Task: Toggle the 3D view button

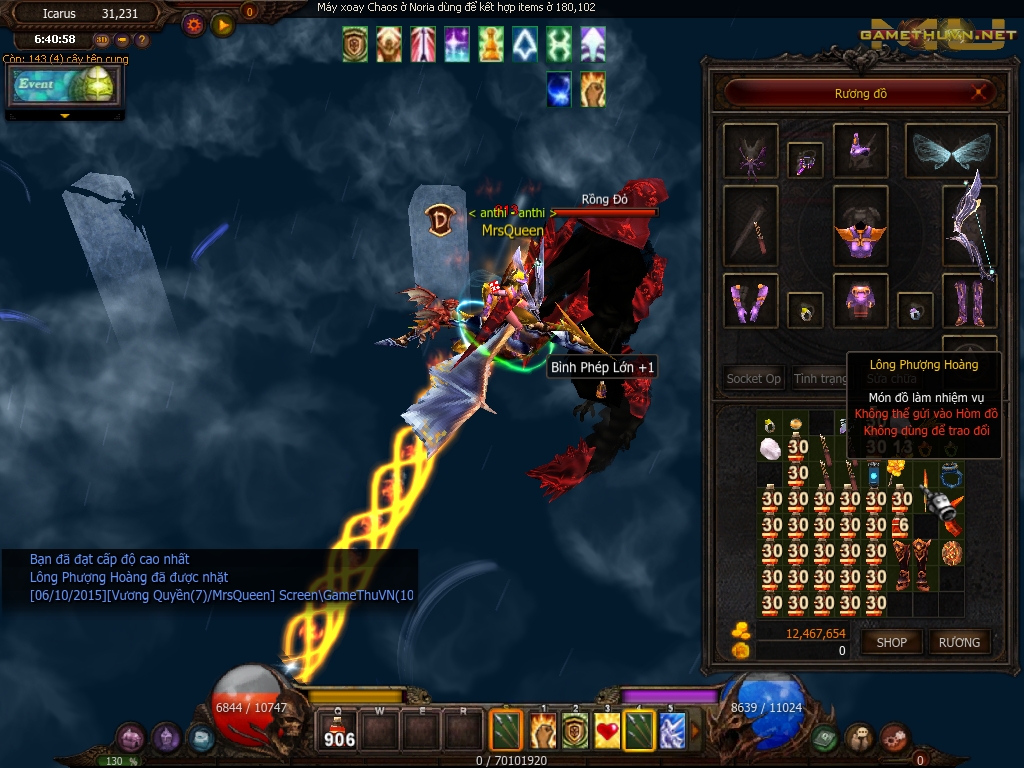Action: pyautogui.click(x=102, y=40)
